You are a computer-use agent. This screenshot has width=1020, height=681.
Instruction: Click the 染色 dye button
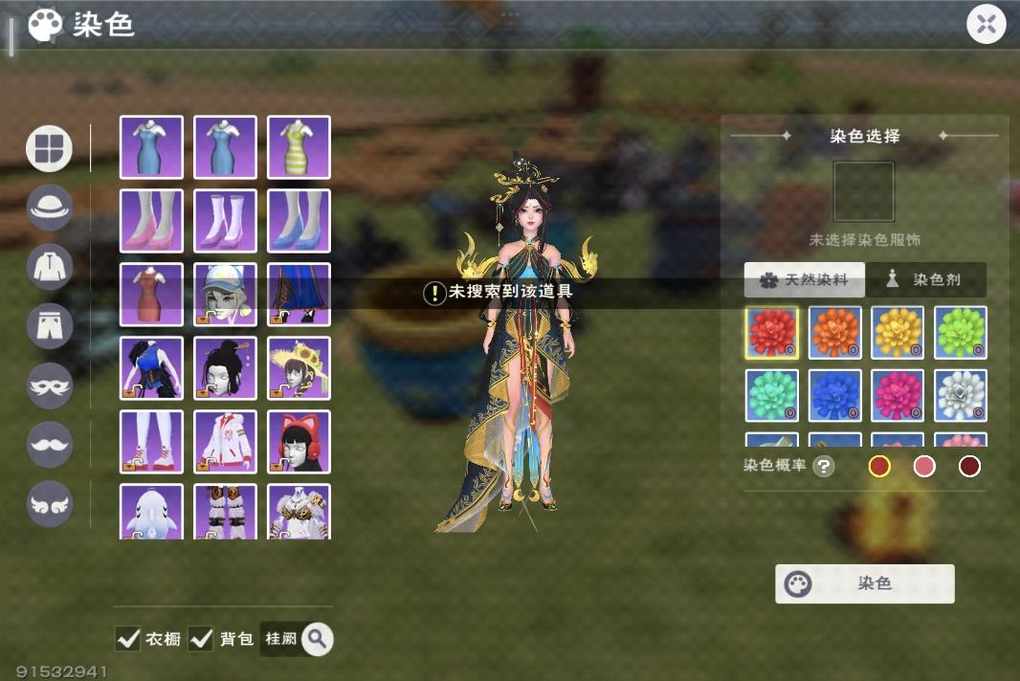click(x=864, y=583)
